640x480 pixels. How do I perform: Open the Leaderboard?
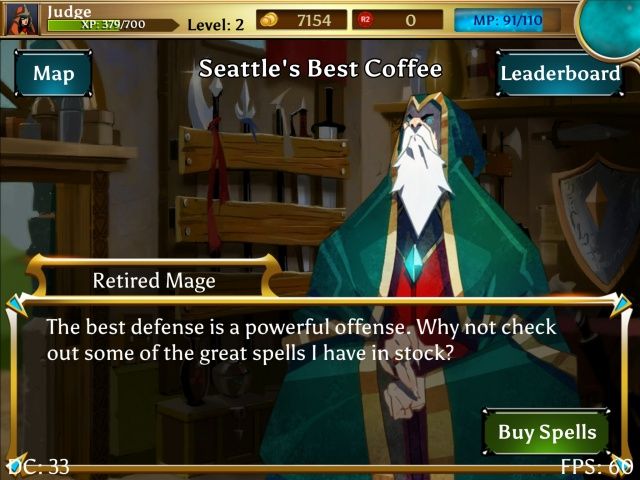tap(559, 73)
